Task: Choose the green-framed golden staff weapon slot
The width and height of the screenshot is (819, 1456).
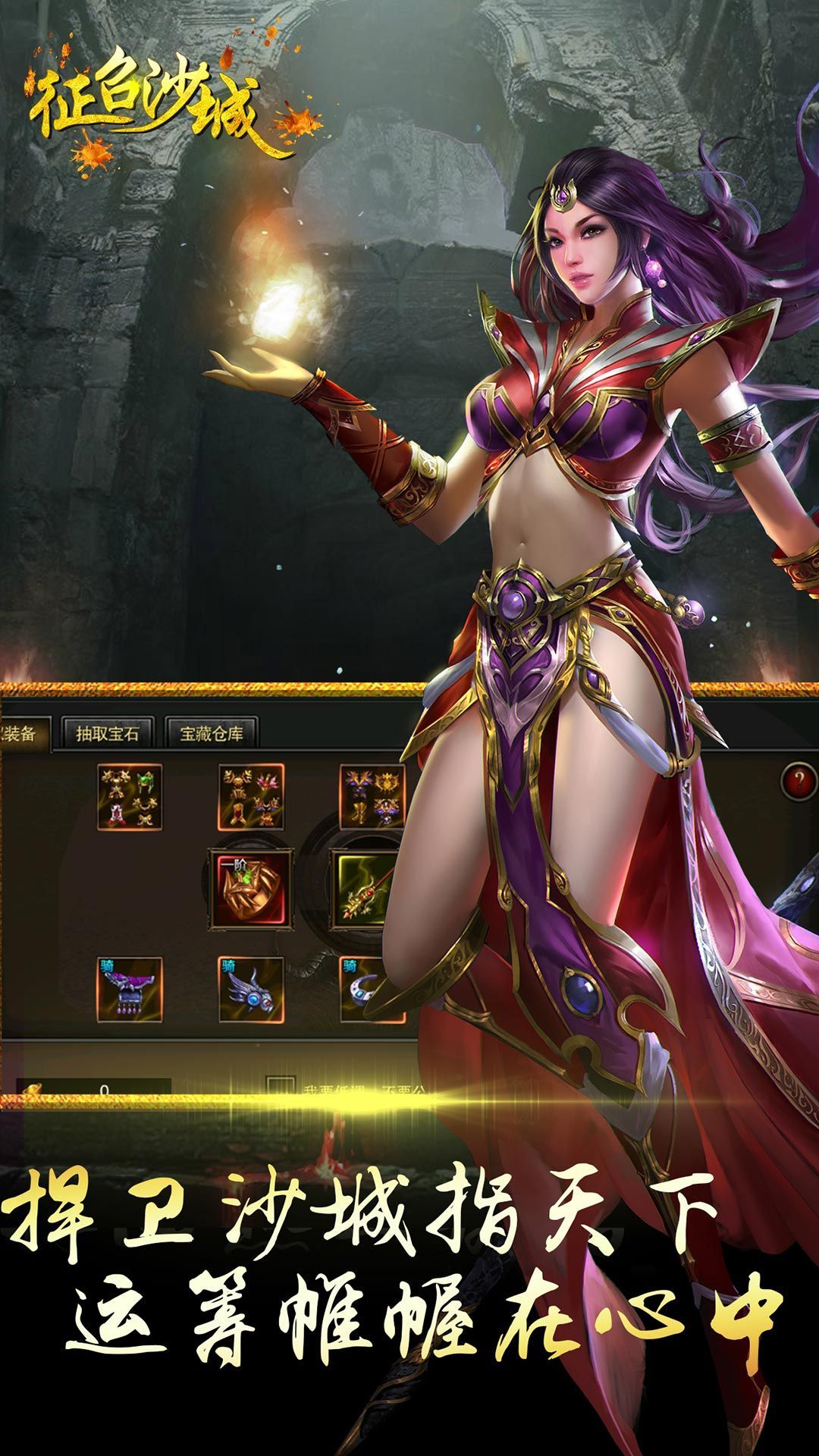Action: pos(366,890)
